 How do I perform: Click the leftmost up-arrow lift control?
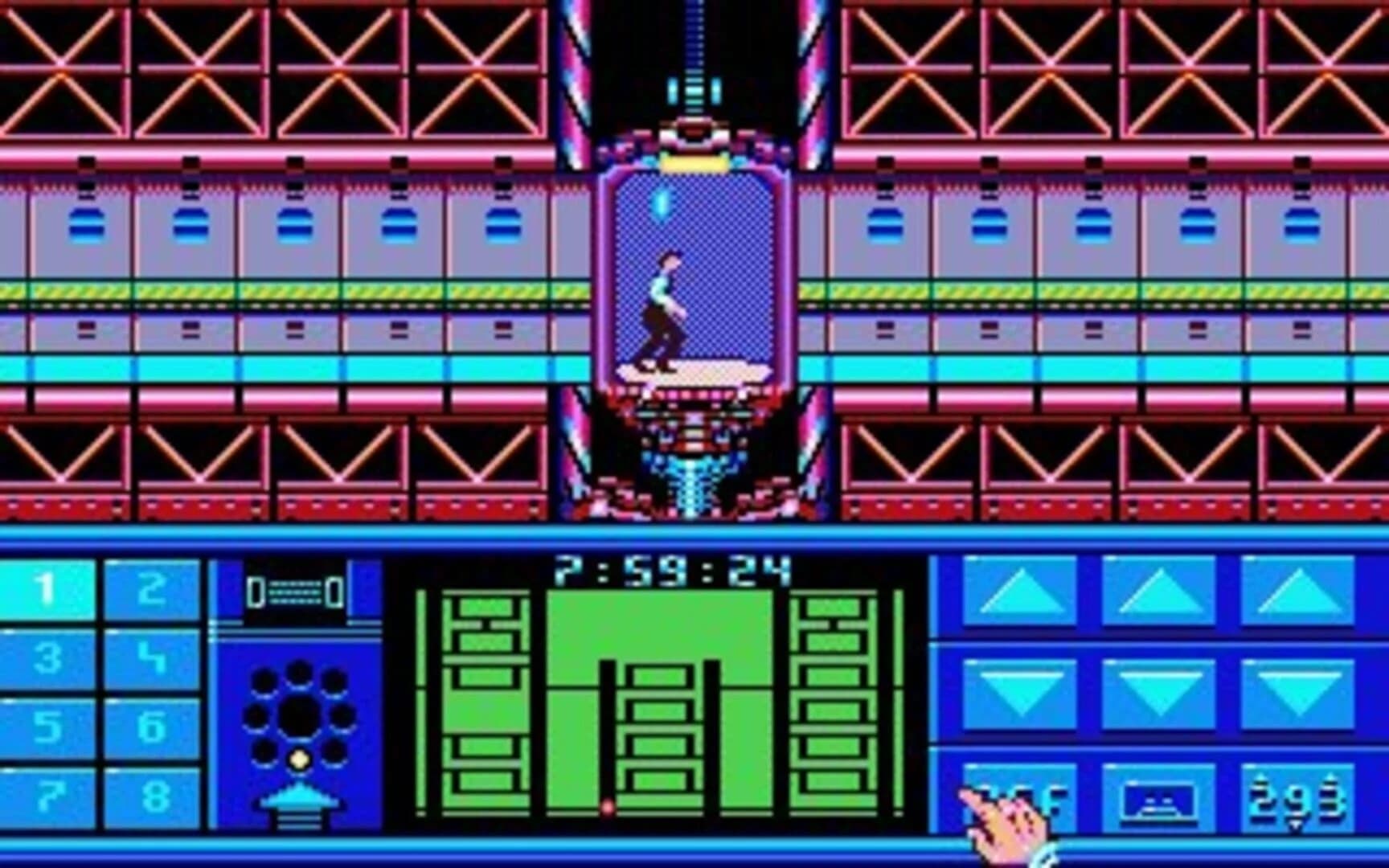pos(1022,591)
